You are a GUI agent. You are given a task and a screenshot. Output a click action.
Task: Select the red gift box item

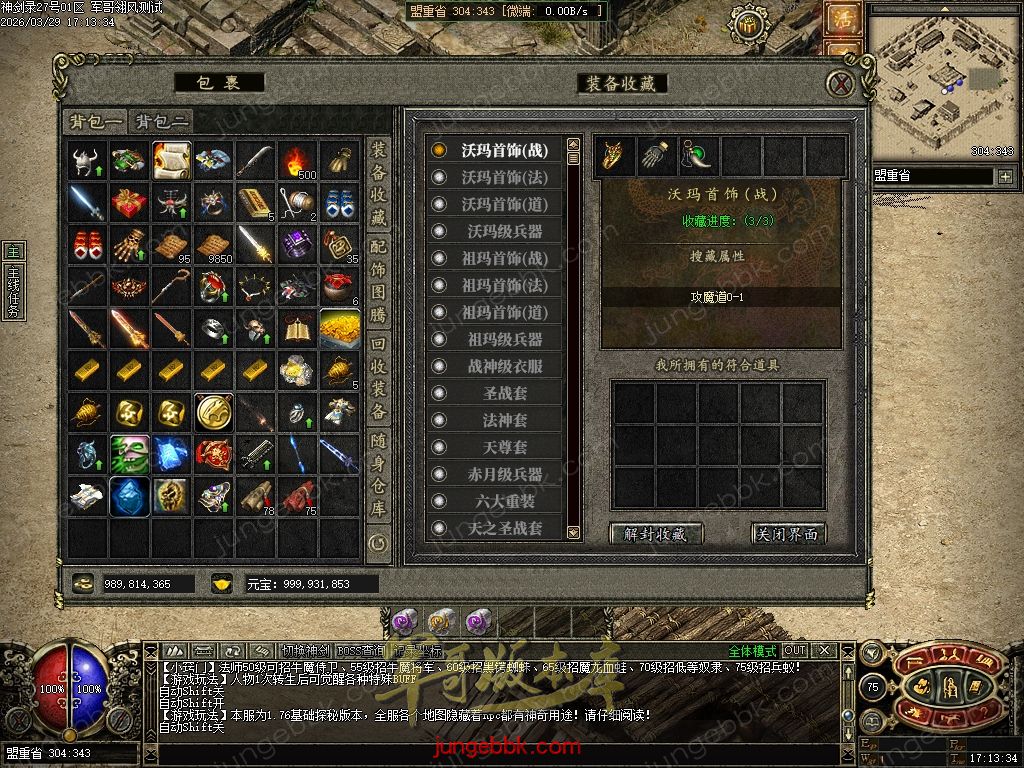[x=129, y=202]
